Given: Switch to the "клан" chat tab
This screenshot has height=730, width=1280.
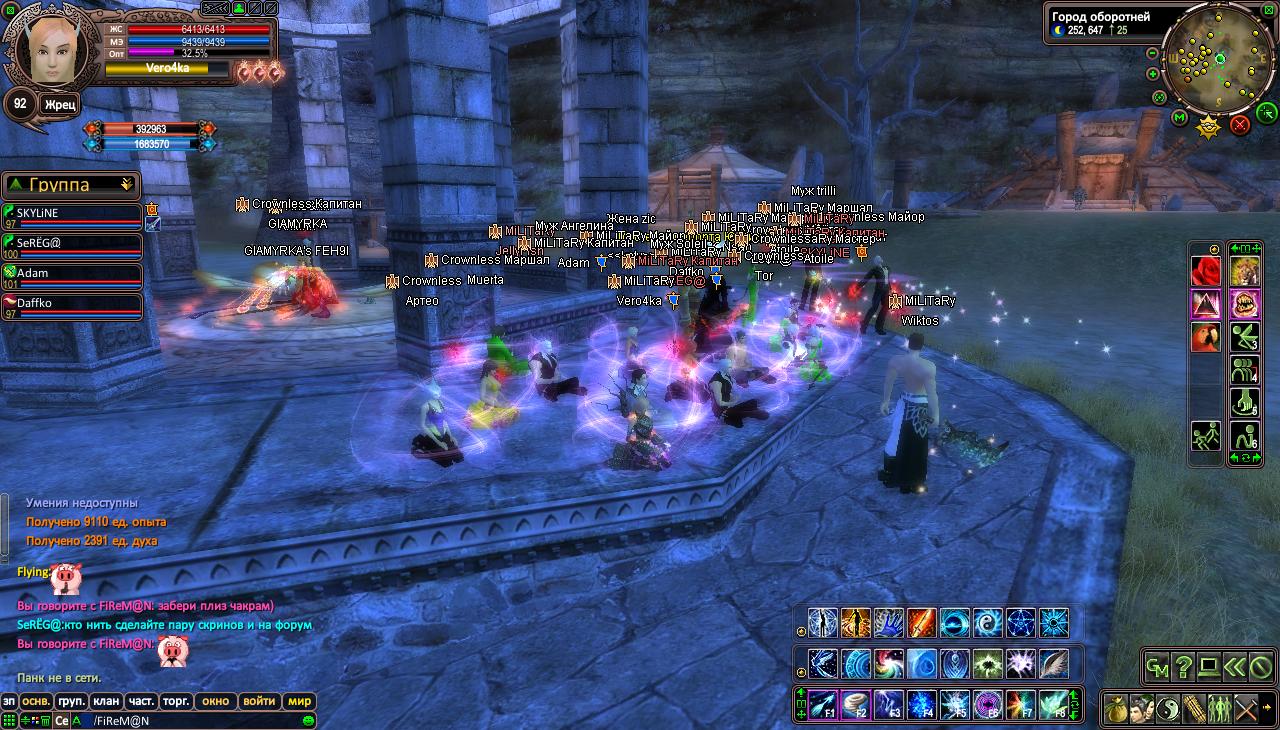Looking at the screenshot, I should 107,701.
